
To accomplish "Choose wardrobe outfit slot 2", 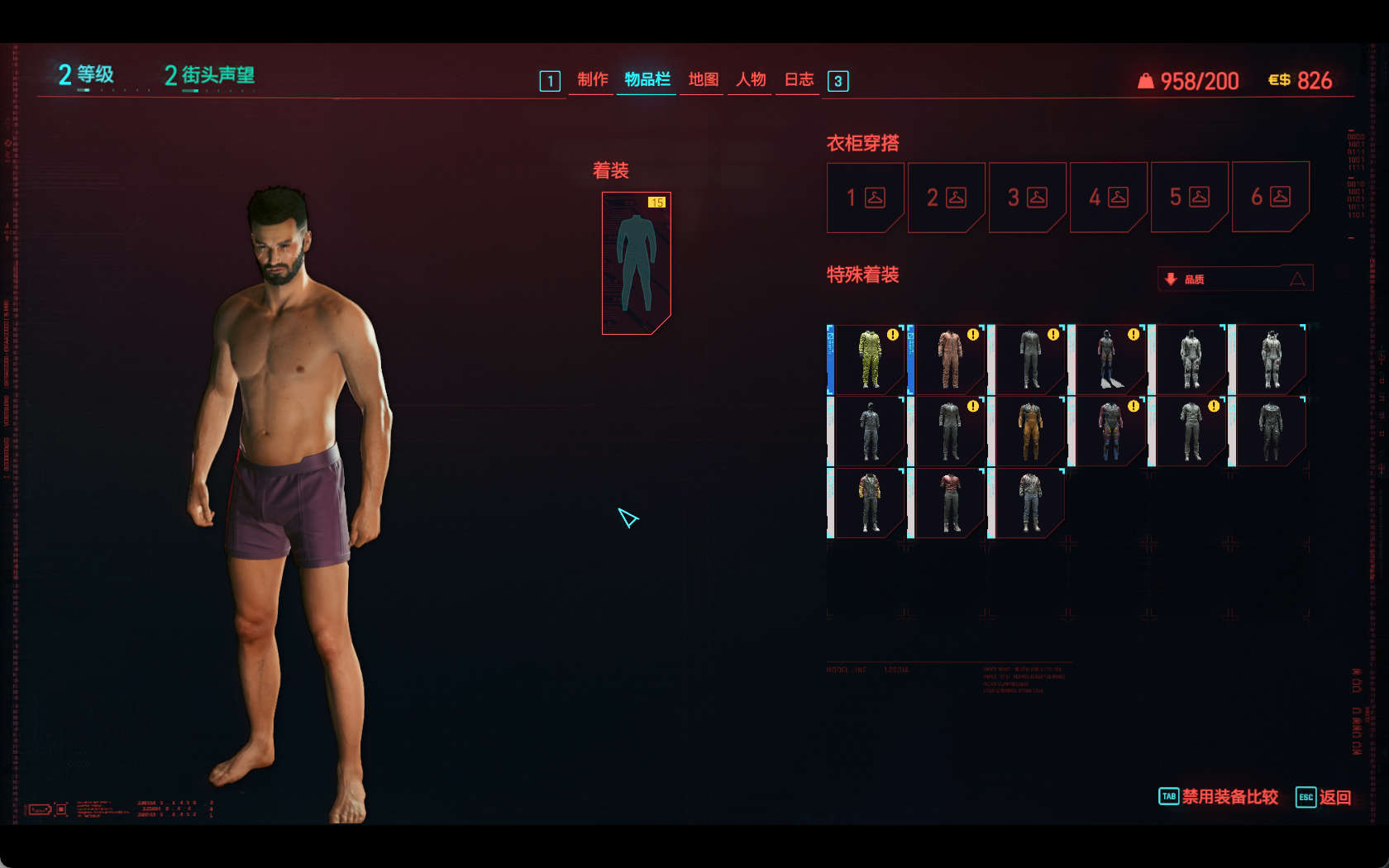I will [x=946, y=198].
